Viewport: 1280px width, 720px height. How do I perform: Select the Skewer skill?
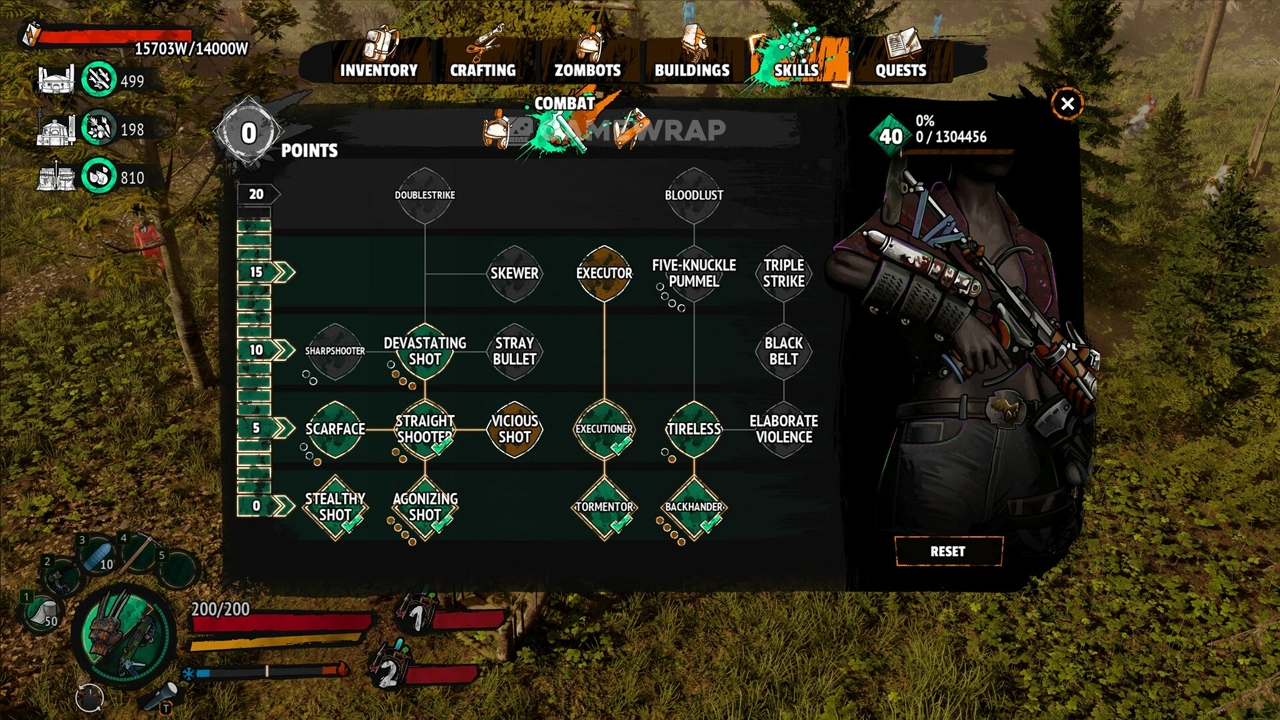point(514,273)
